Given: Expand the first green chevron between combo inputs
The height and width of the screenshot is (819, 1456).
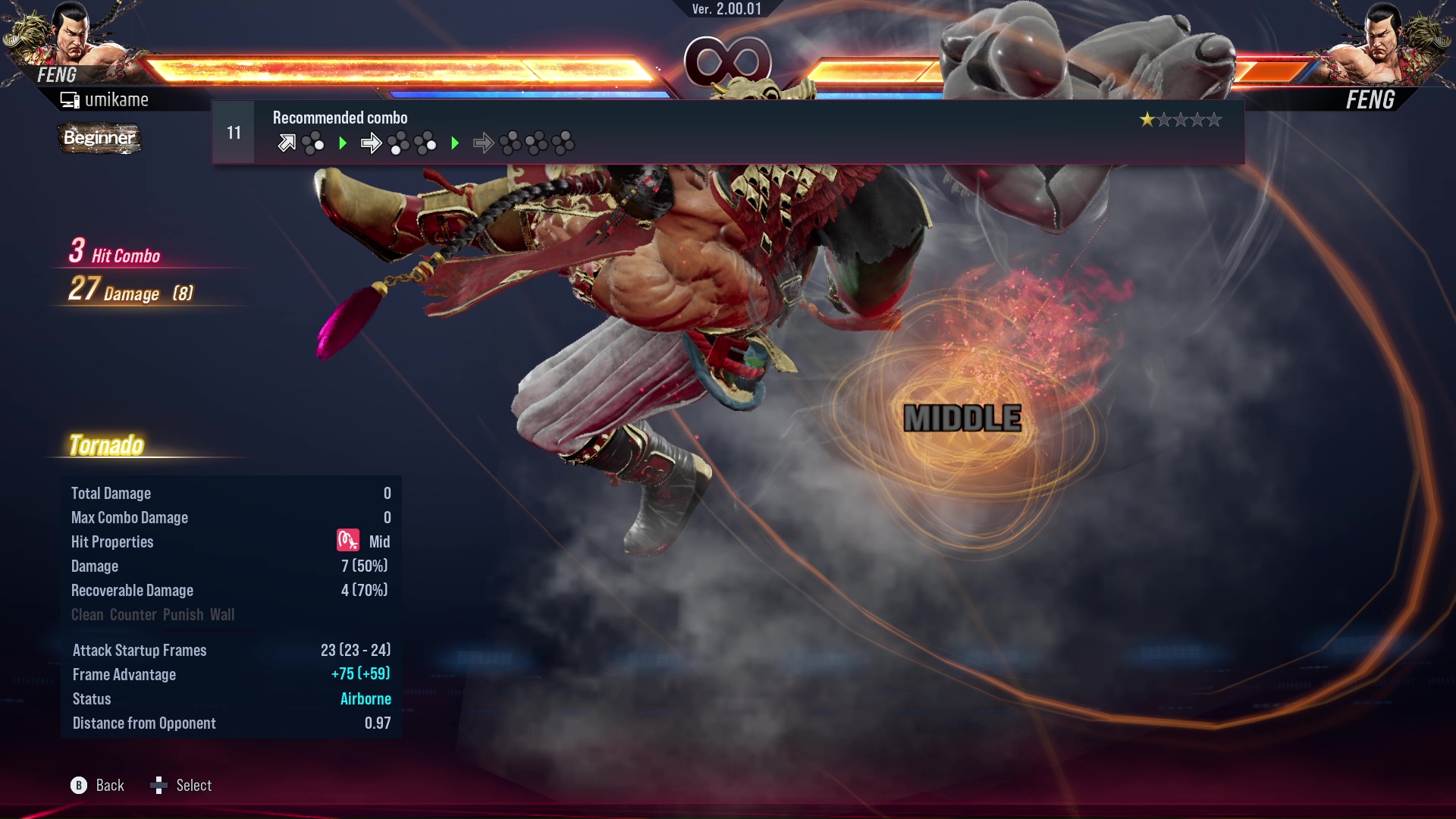Looking at the screenshot, I should click(343, 143).
